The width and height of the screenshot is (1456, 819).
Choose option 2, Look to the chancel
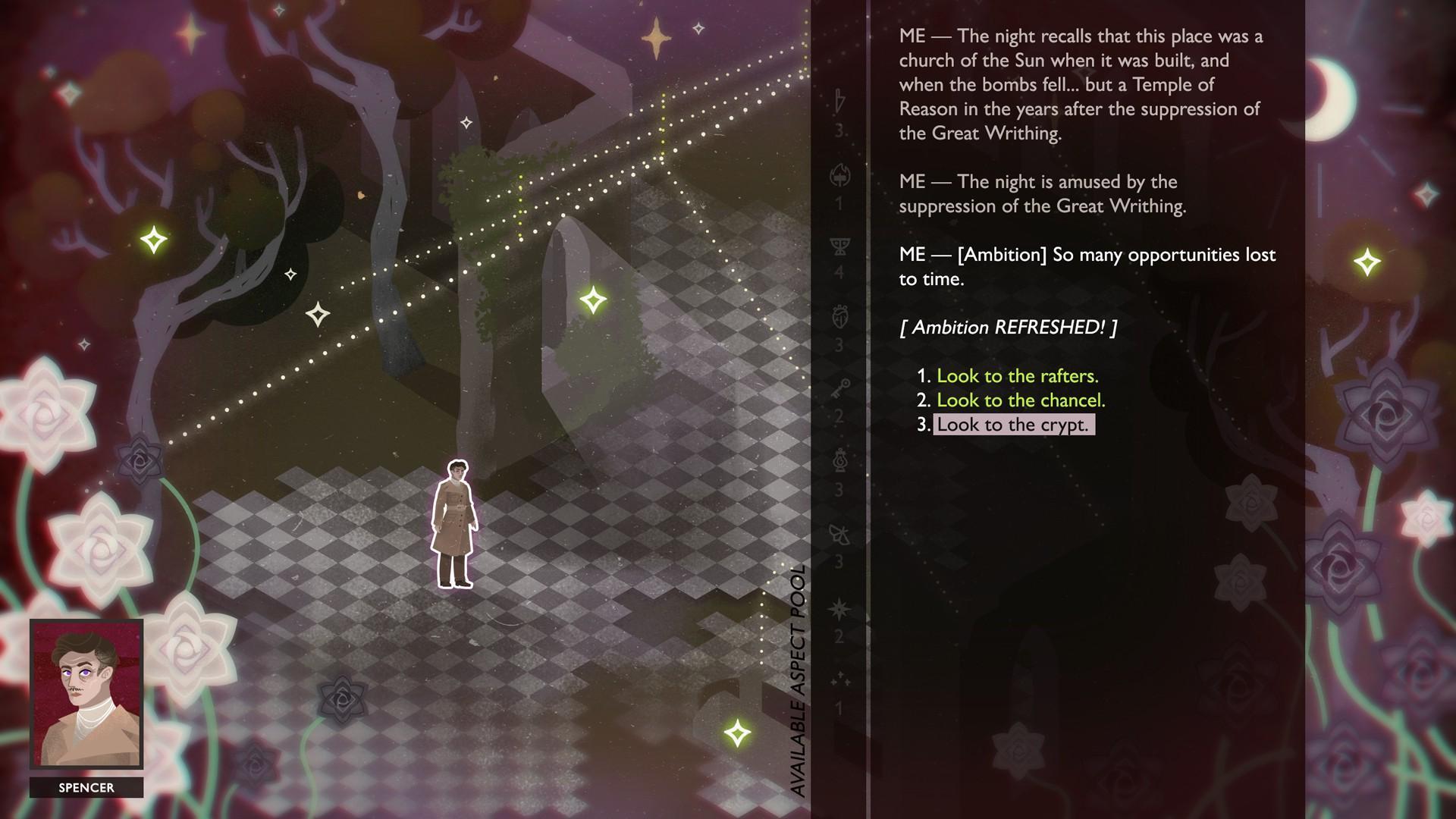(x=1021, y=400)
